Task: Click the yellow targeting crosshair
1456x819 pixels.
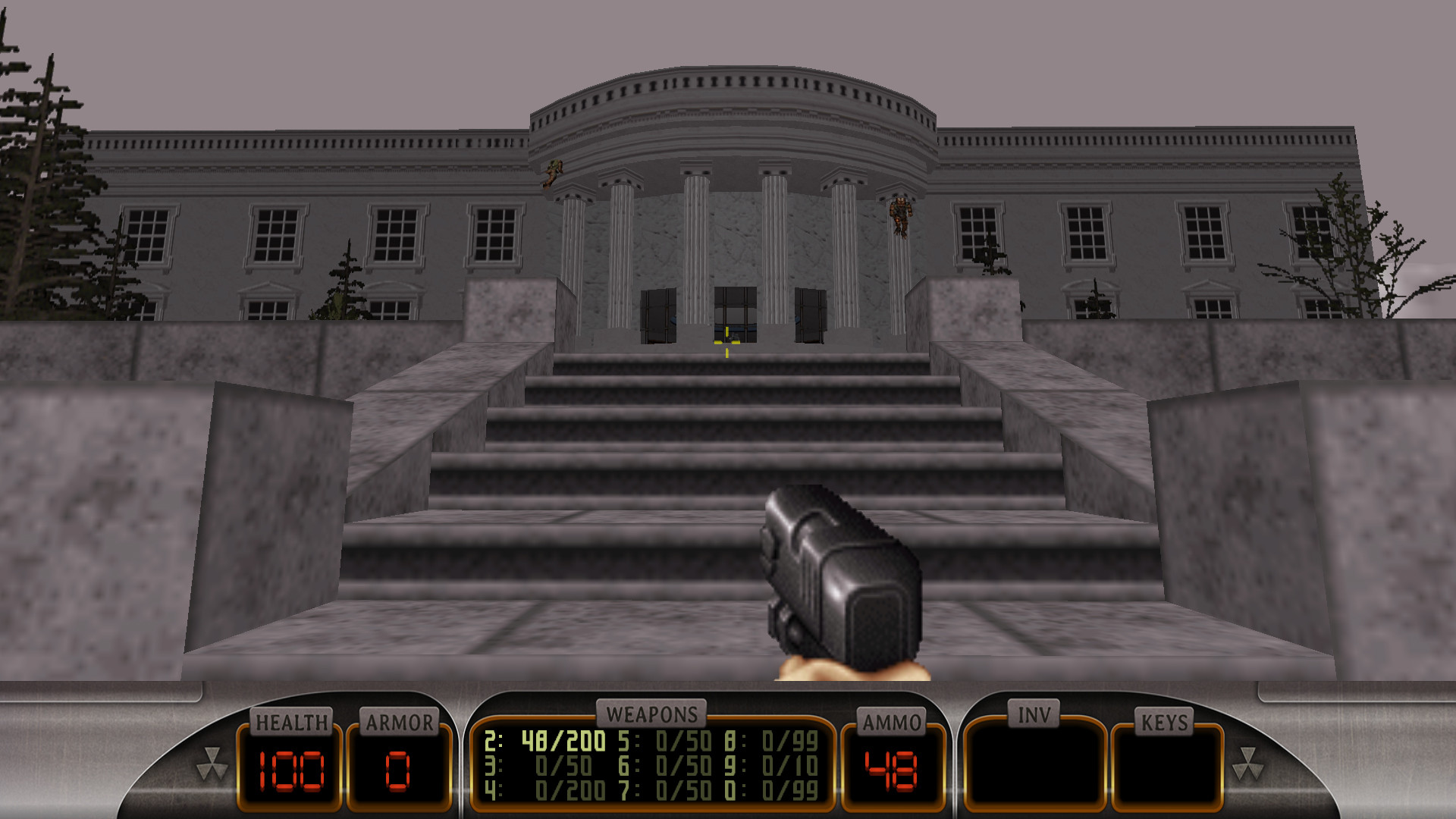Action: click(x=726, y=341)
